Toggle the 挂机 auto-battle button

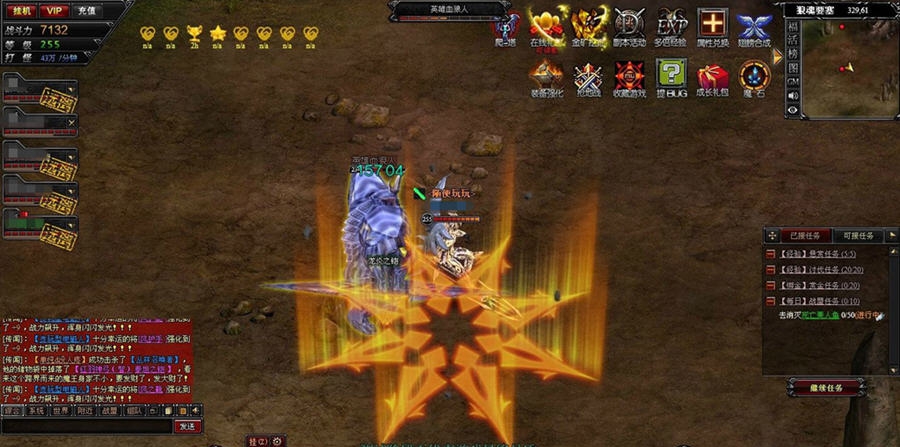click(x=21, y=11)
